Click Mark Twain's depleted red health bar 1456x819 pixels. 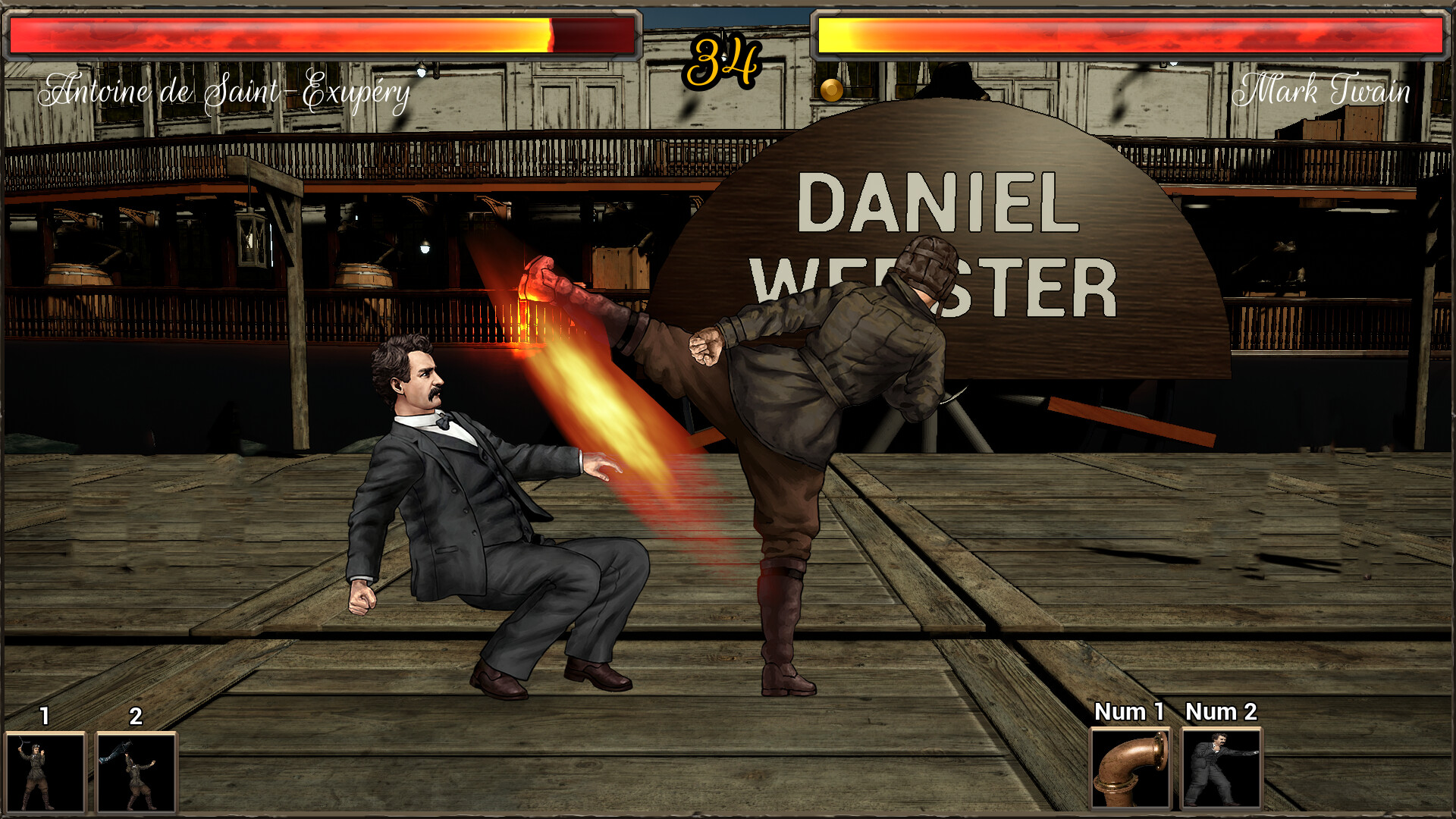click(1130, 34)
